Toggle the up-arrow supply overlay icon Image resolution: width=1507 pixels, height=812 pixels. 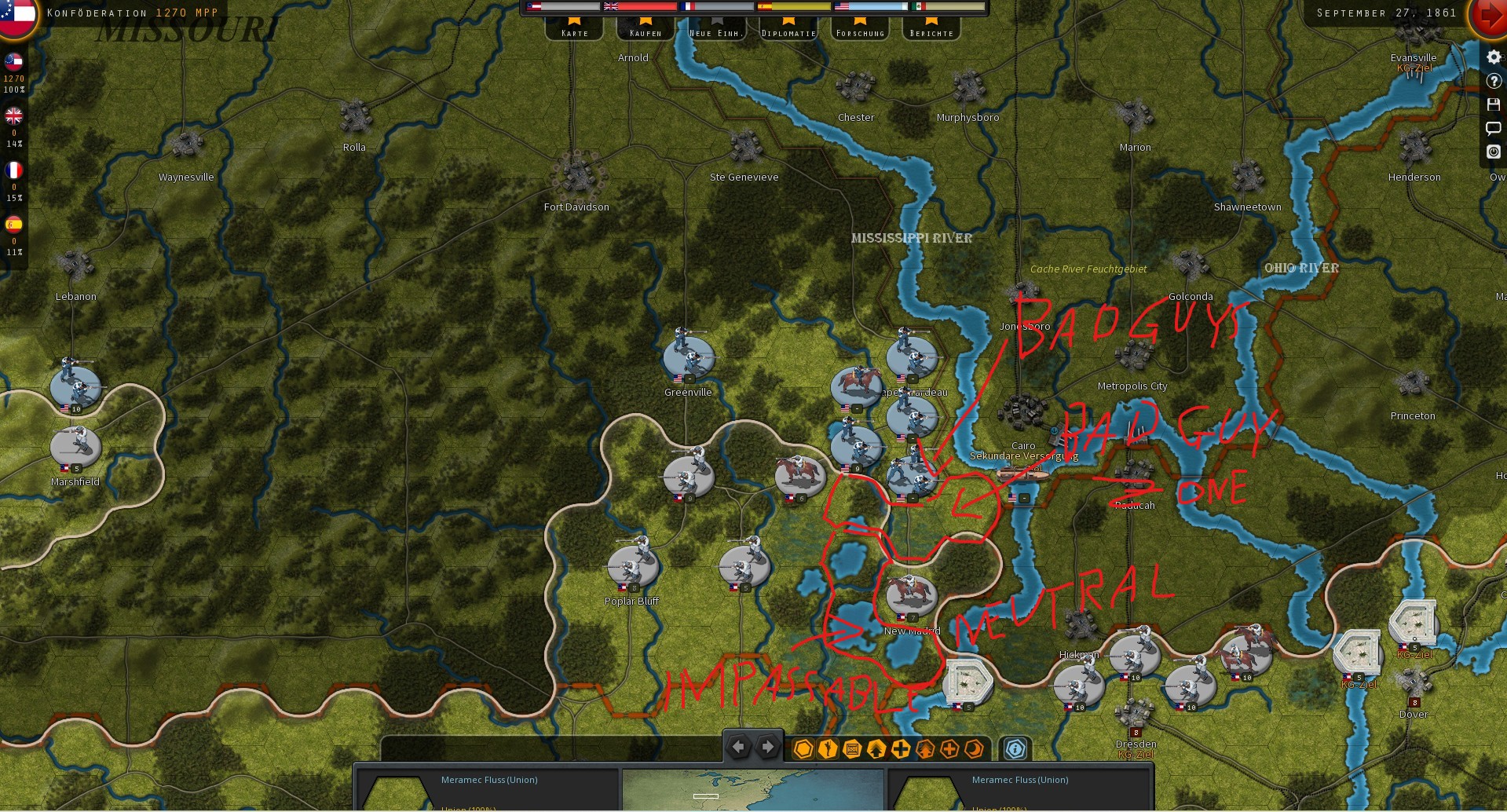click(875, 749)
